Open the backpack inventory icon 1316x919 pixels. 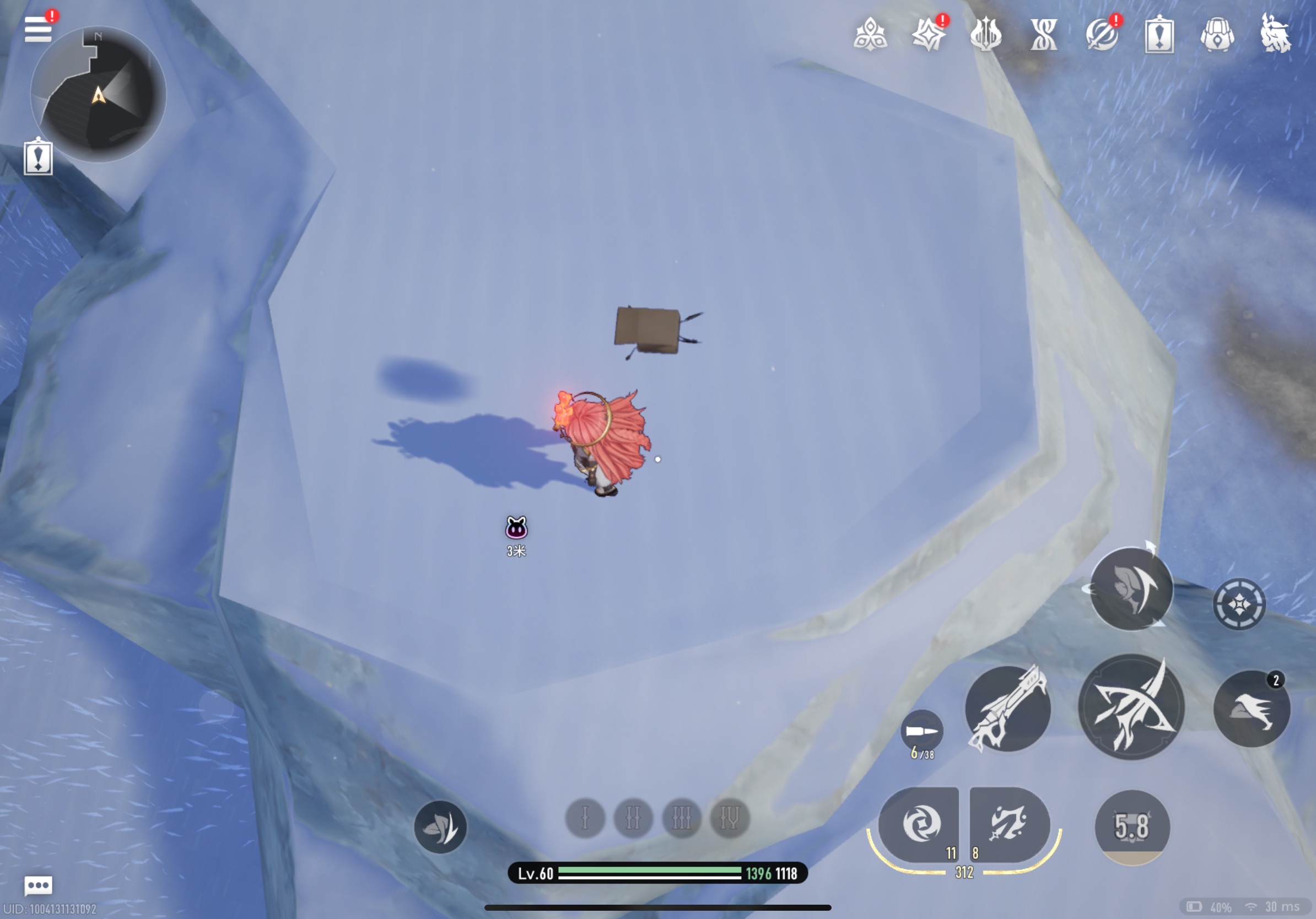[1217, 34]
